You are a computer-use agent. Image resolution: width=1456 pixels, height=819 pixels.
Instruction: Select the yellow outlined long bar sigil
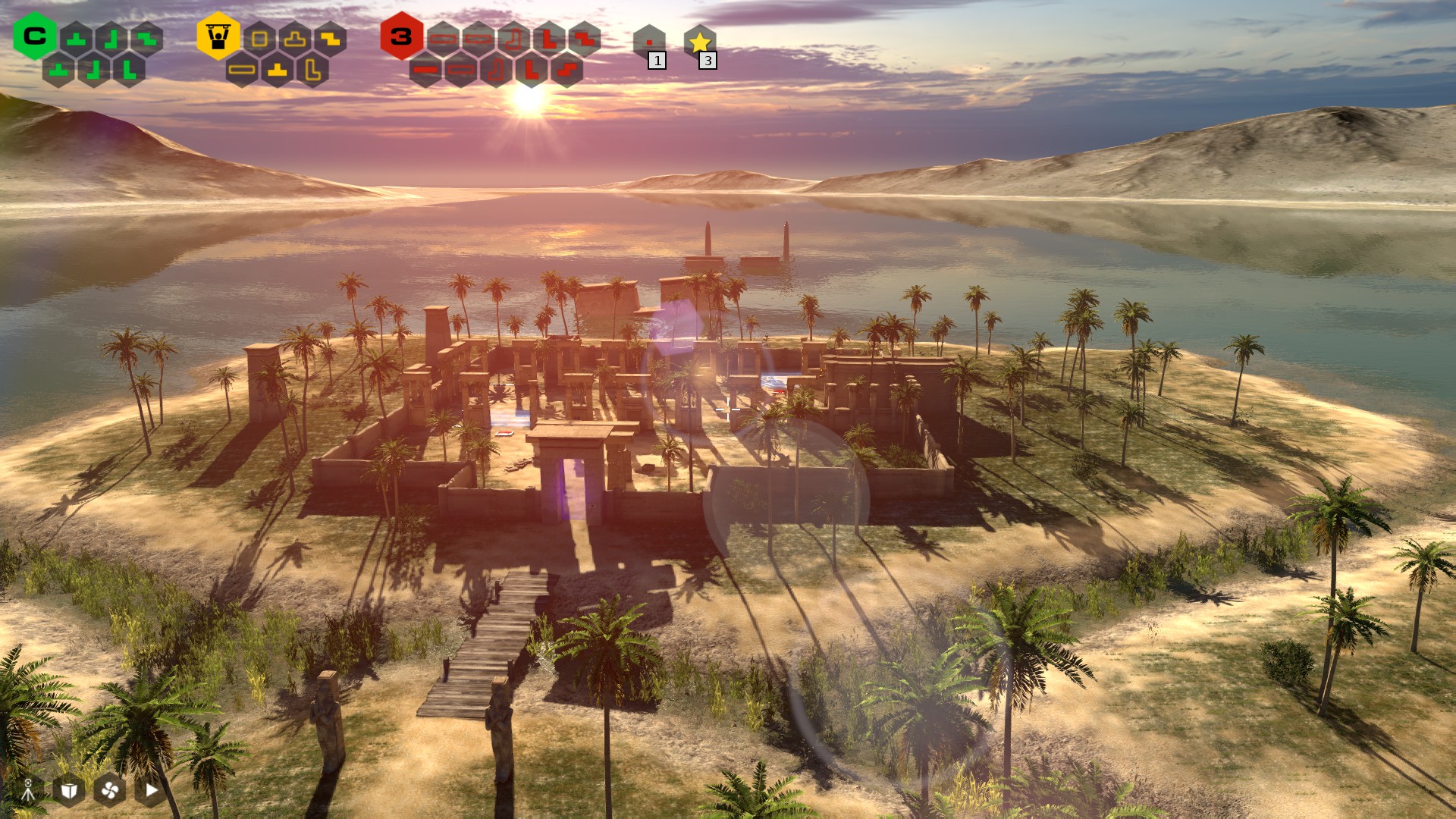(242, 70)
